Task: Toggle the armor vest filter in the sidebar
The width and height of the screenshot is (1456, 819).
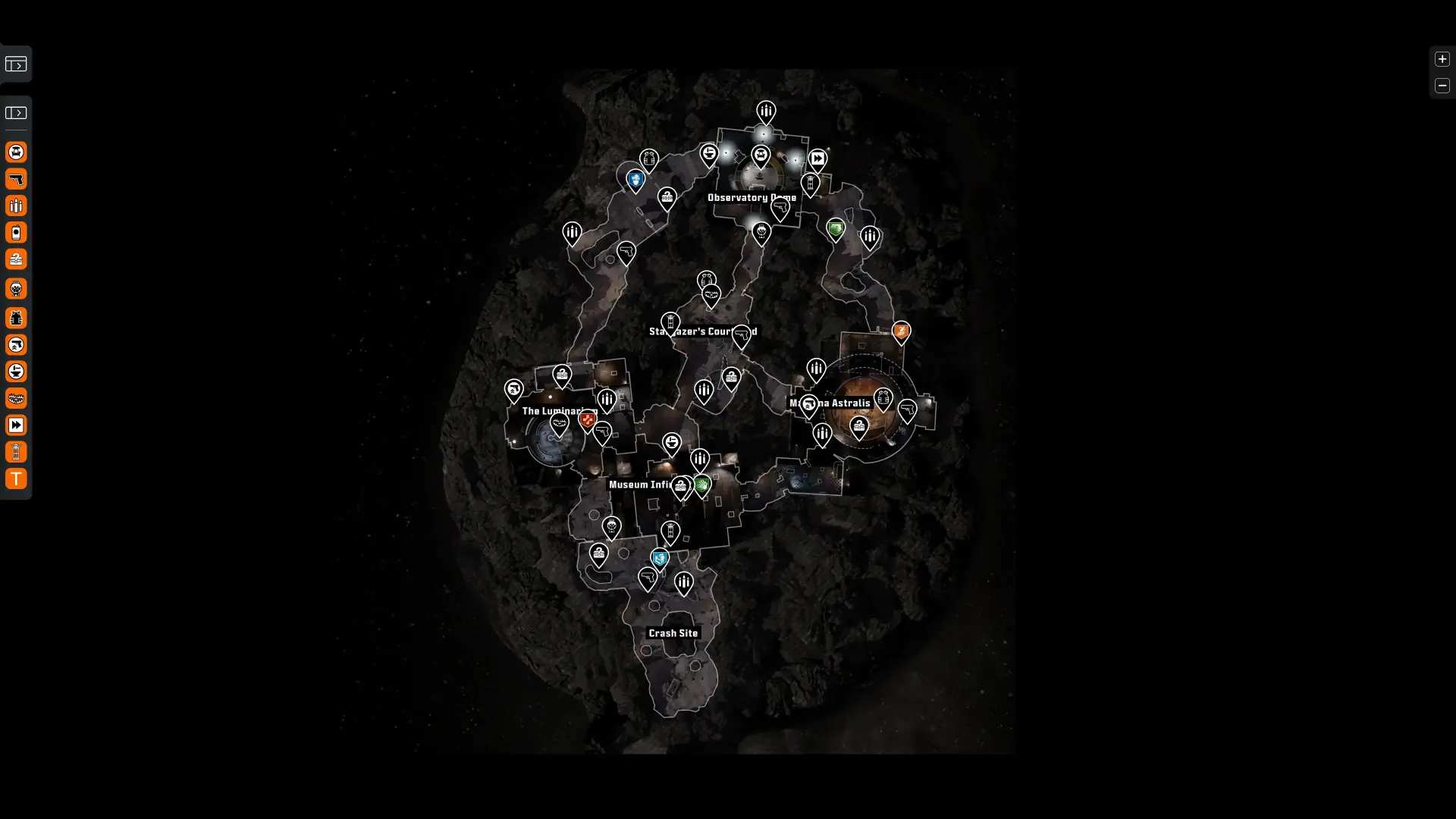Action: (16, 318)
